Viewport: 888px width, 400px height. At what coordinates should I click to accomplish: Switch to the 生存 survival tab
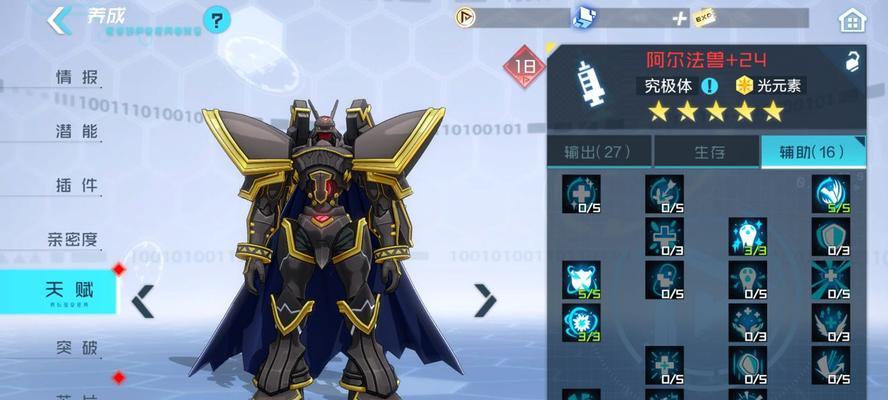point(706,152)
